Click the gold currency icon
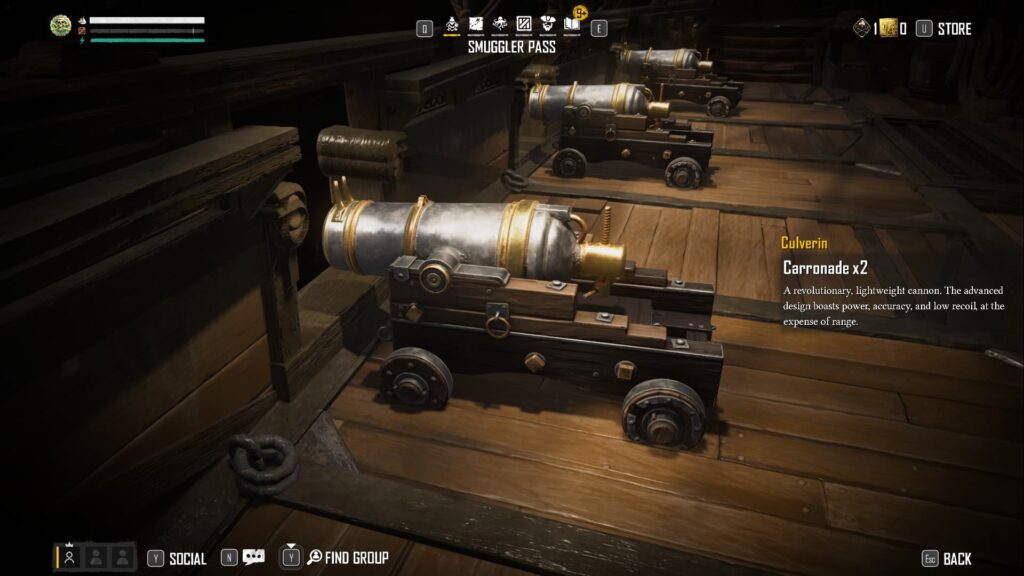This screenshot has height=576, width=1024. pos(888,29)
